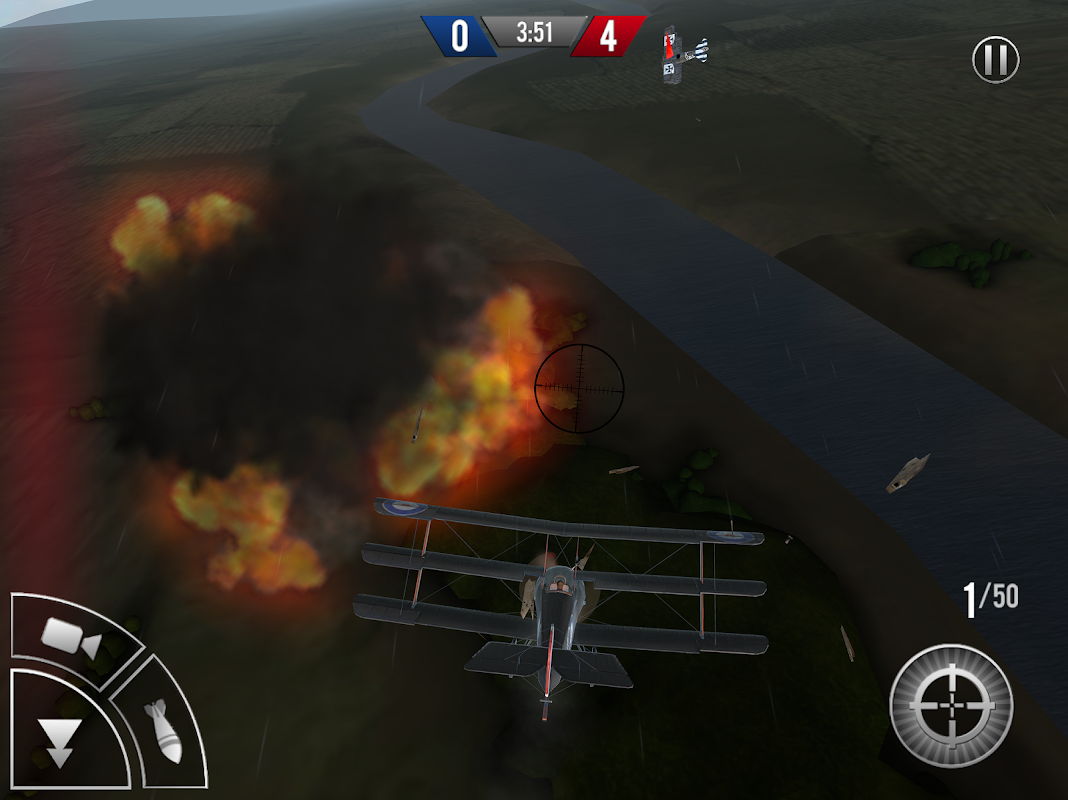
Task: Drop a bomb
Action: [163, 731]
